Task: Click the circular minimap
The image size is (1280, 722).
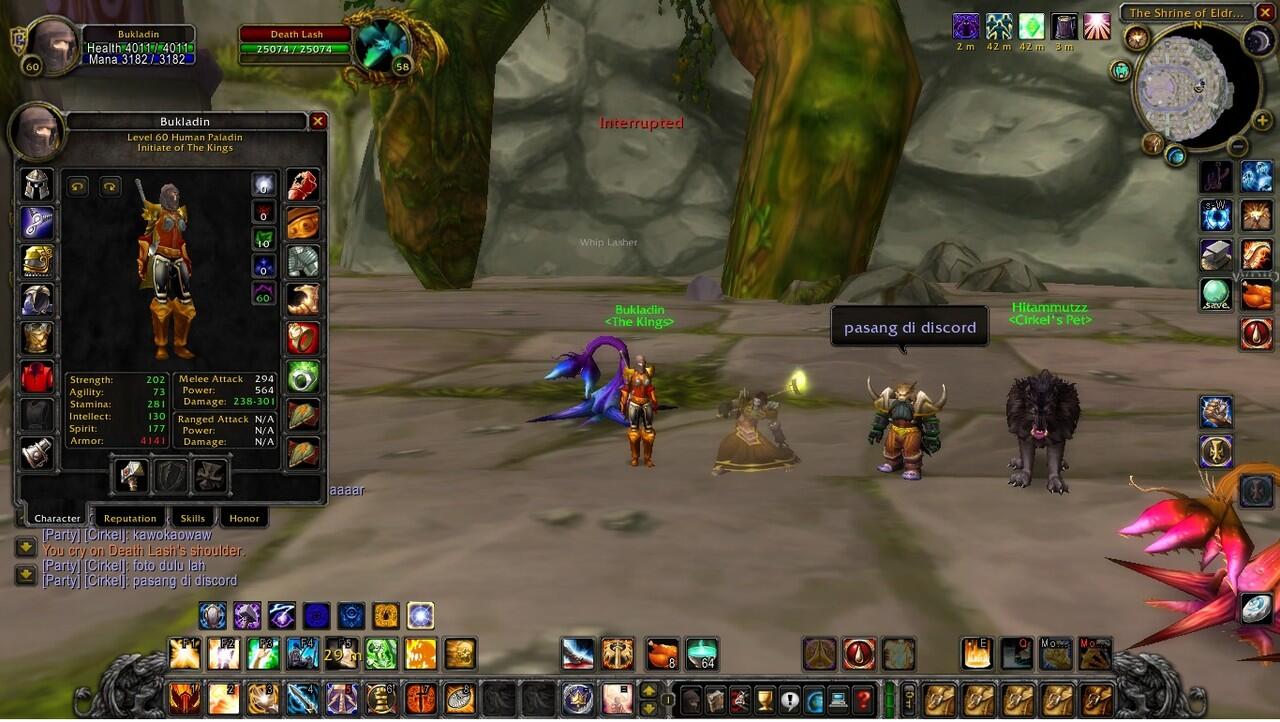Action: coord(1192,92)
